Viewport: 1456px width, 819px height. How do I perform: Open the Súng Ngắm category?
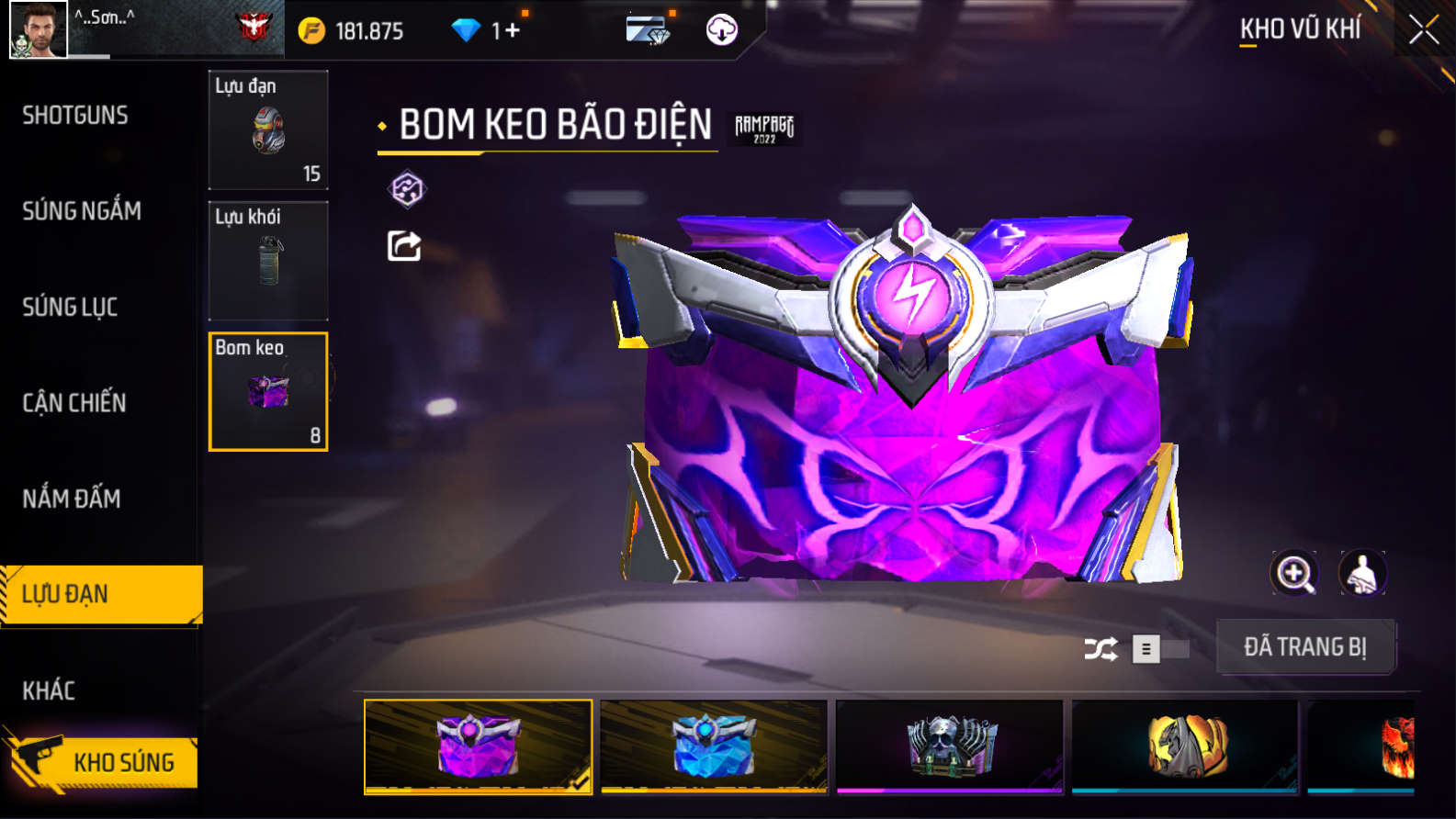pos(82,211)
